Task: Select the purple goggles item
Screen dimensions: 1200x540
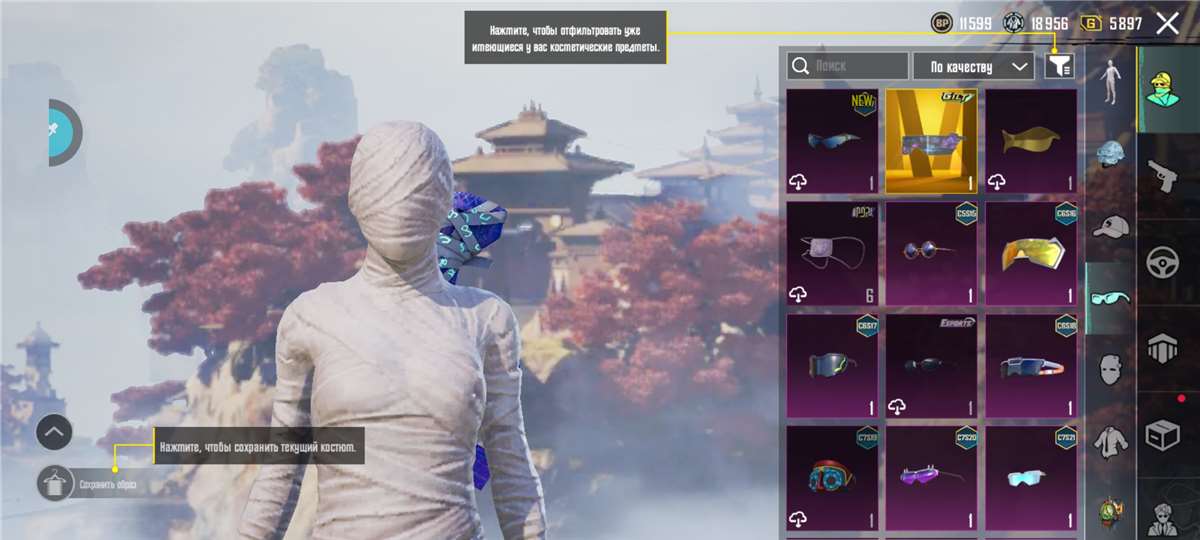Action: [x=931, y=478]
